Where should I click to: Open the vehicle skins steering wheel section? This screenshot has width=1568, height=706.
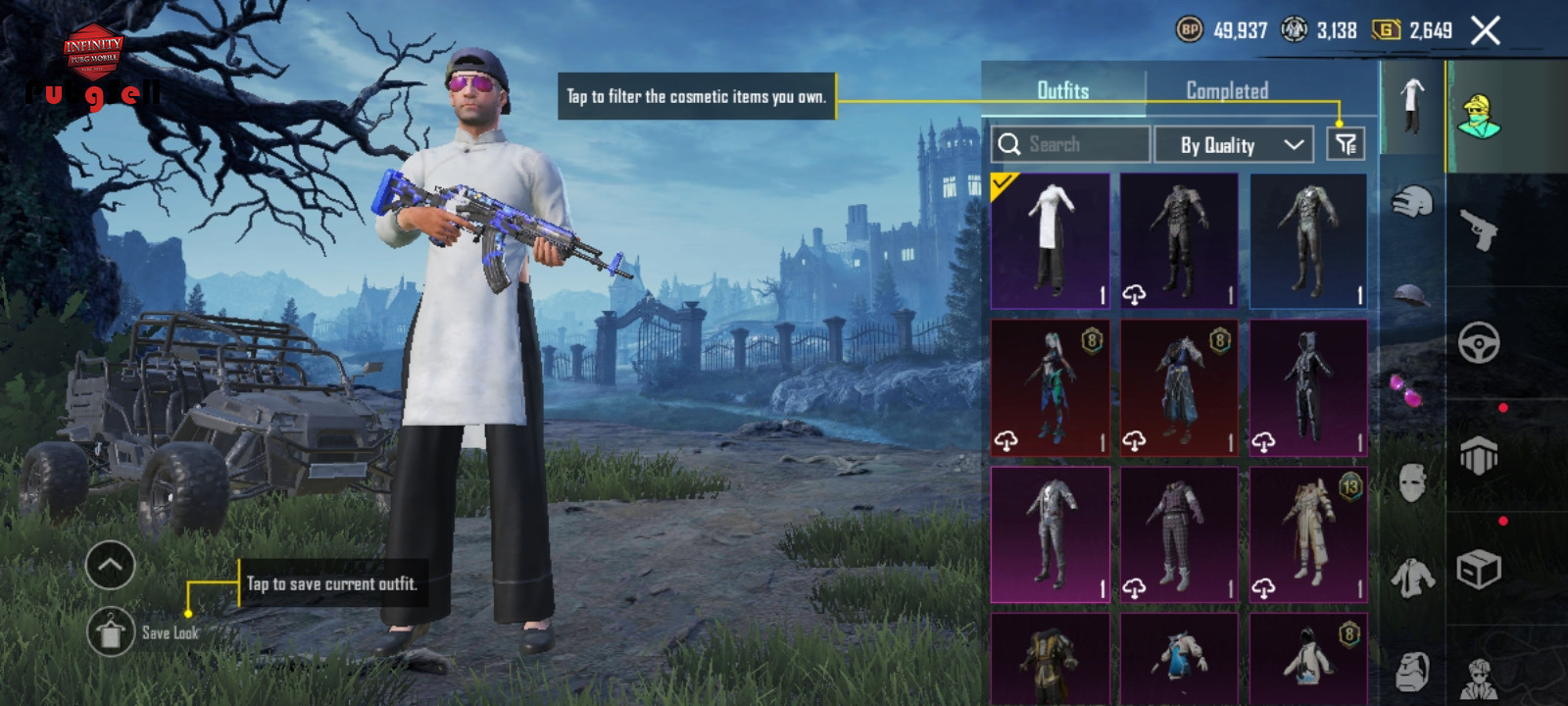pyautogui.click(x=1478, y=343)
